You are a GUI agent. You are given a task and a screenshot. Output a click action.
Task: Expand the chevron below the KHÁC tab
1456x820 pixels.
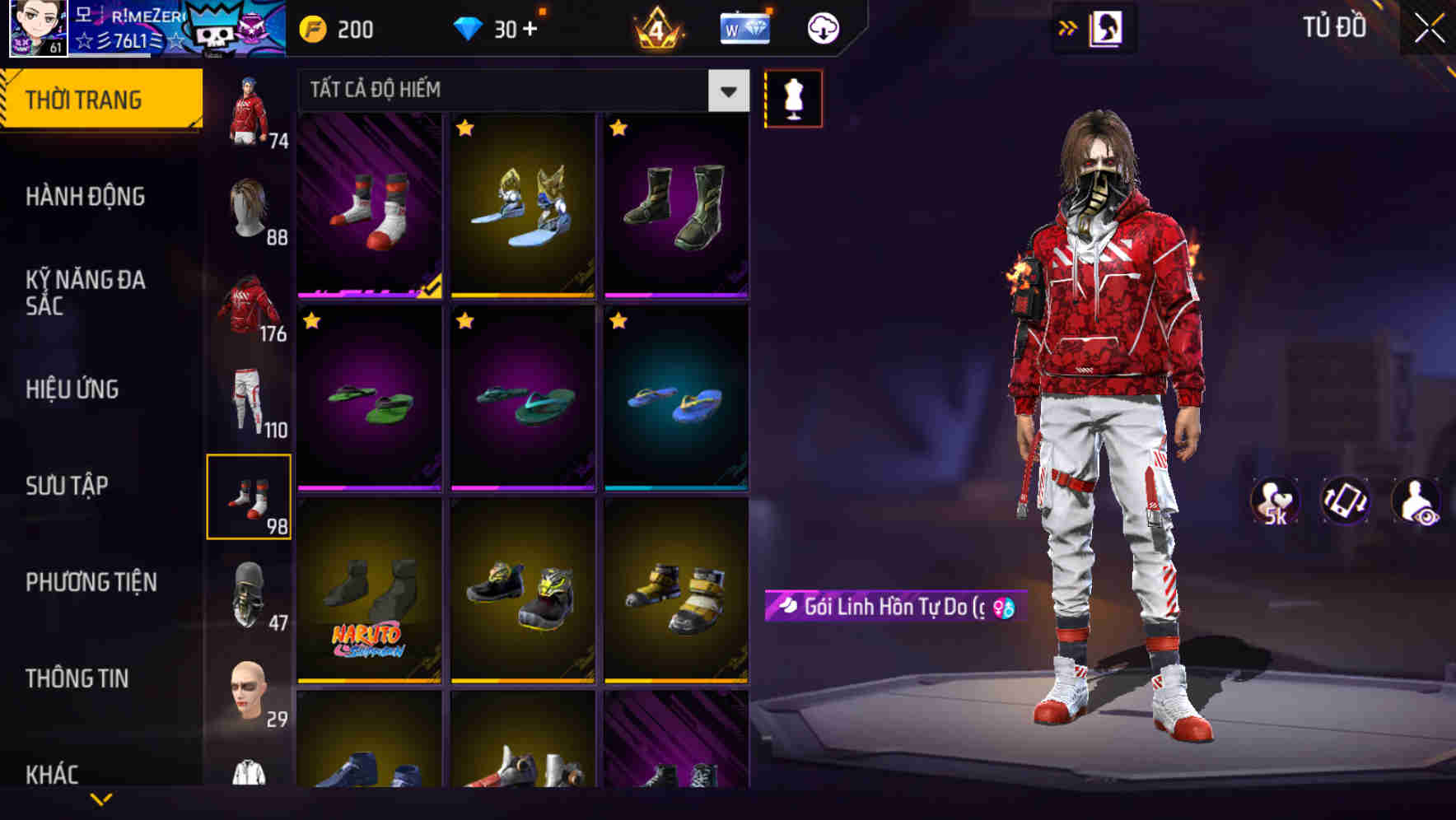pyautogui.click(x=102, y=797)
